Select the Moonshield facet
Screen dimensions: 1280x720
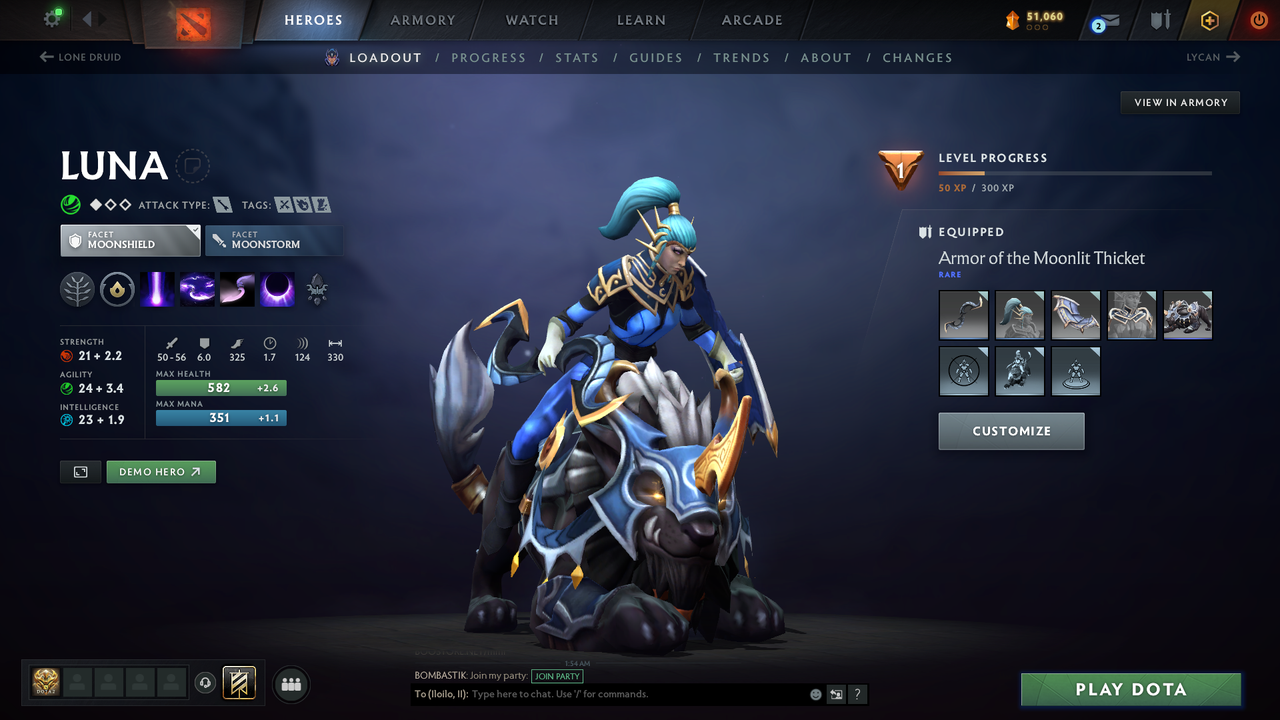130,240
